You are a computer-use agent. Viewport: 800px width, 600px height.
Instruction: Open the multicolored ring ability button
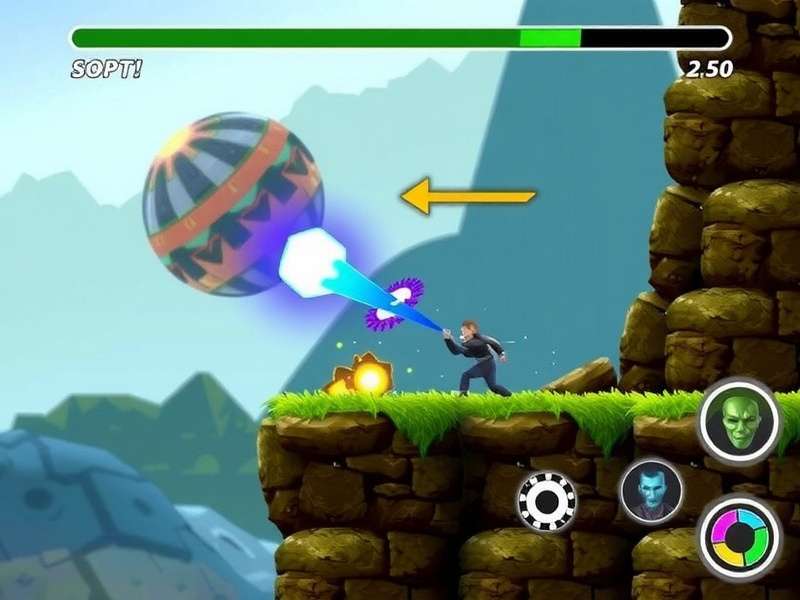[739, 535]
